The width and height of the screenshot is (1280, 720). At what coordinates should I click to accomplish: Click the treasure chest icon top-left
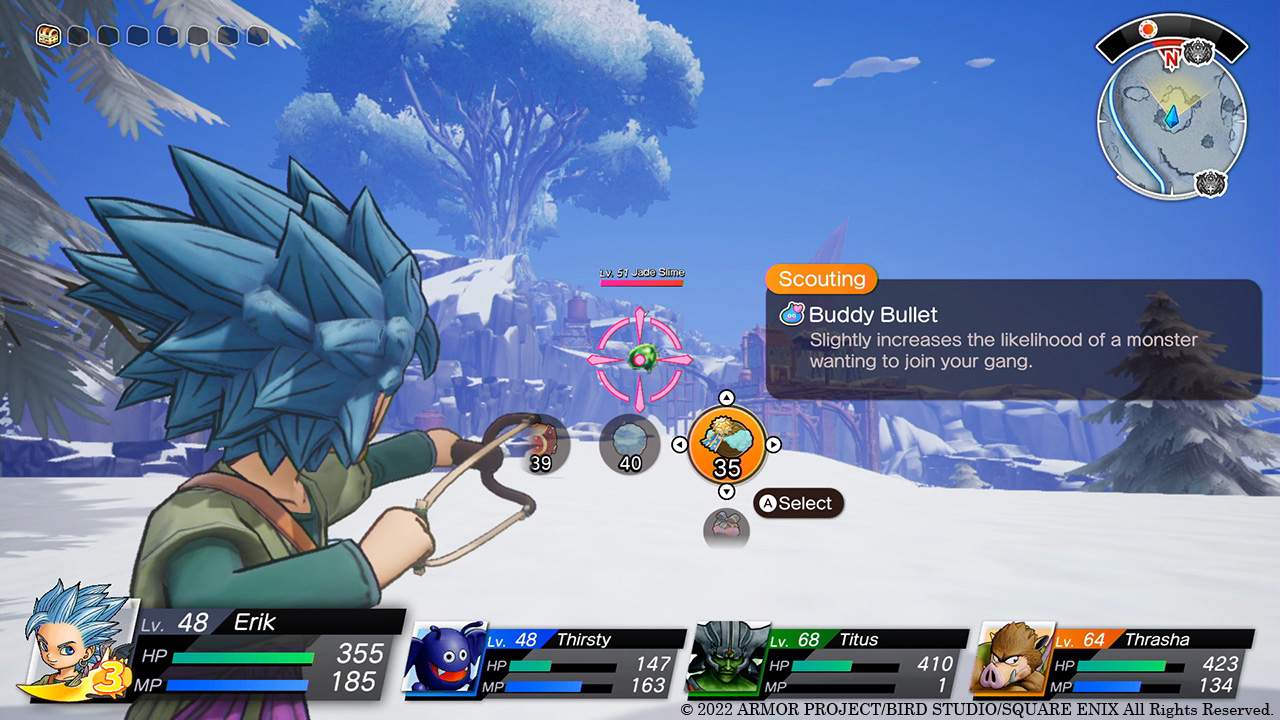click(x=47, y=36)
